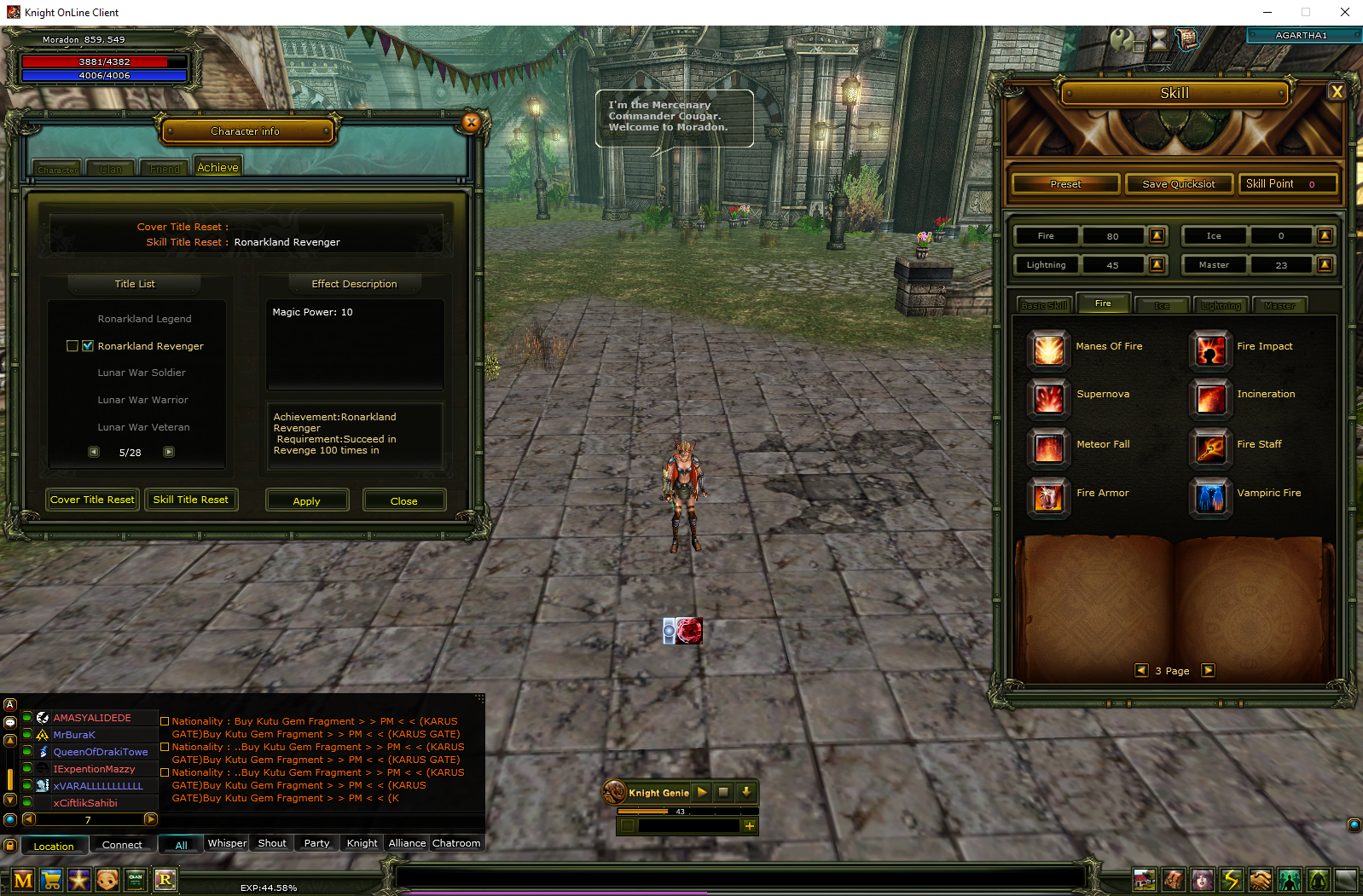1363x896 pixels.
Task: Save the current quickslot setup
Action: (x=1178, y=184)
